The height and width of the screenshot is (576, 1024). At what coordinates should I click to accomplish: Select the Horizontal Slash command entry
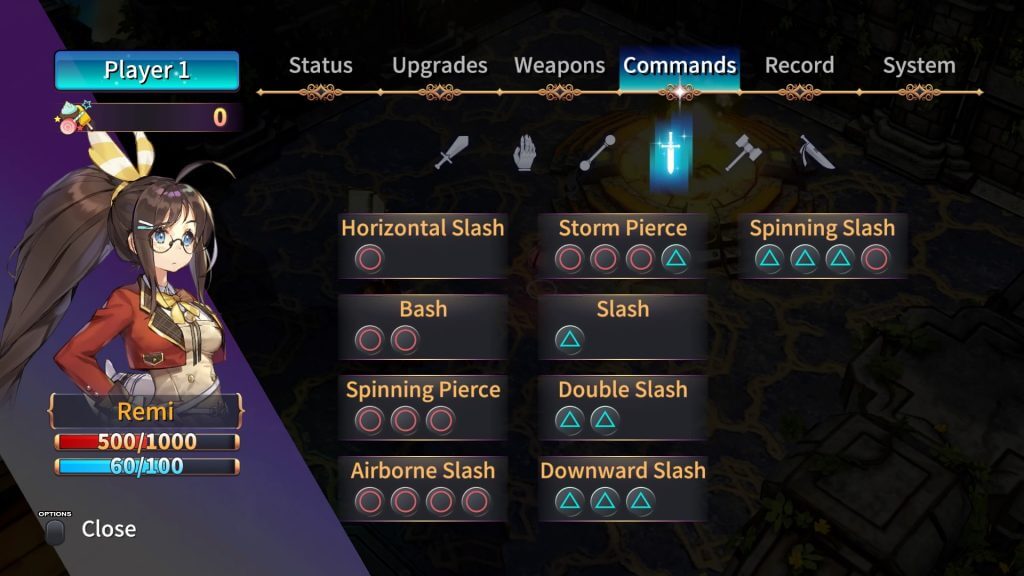(x=422, y=245)
